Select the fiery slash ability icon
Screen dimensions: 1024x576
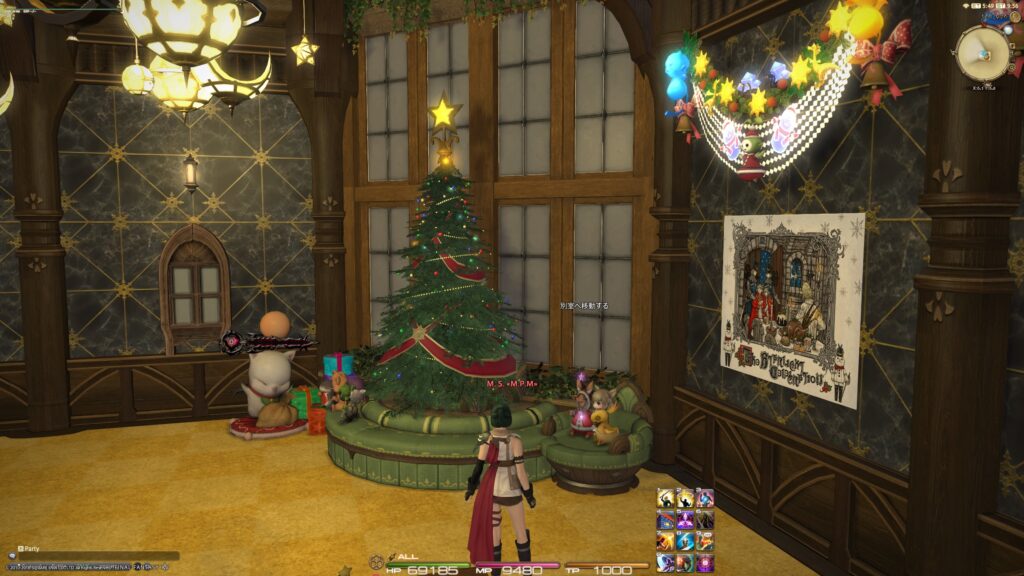click(666, 541)
